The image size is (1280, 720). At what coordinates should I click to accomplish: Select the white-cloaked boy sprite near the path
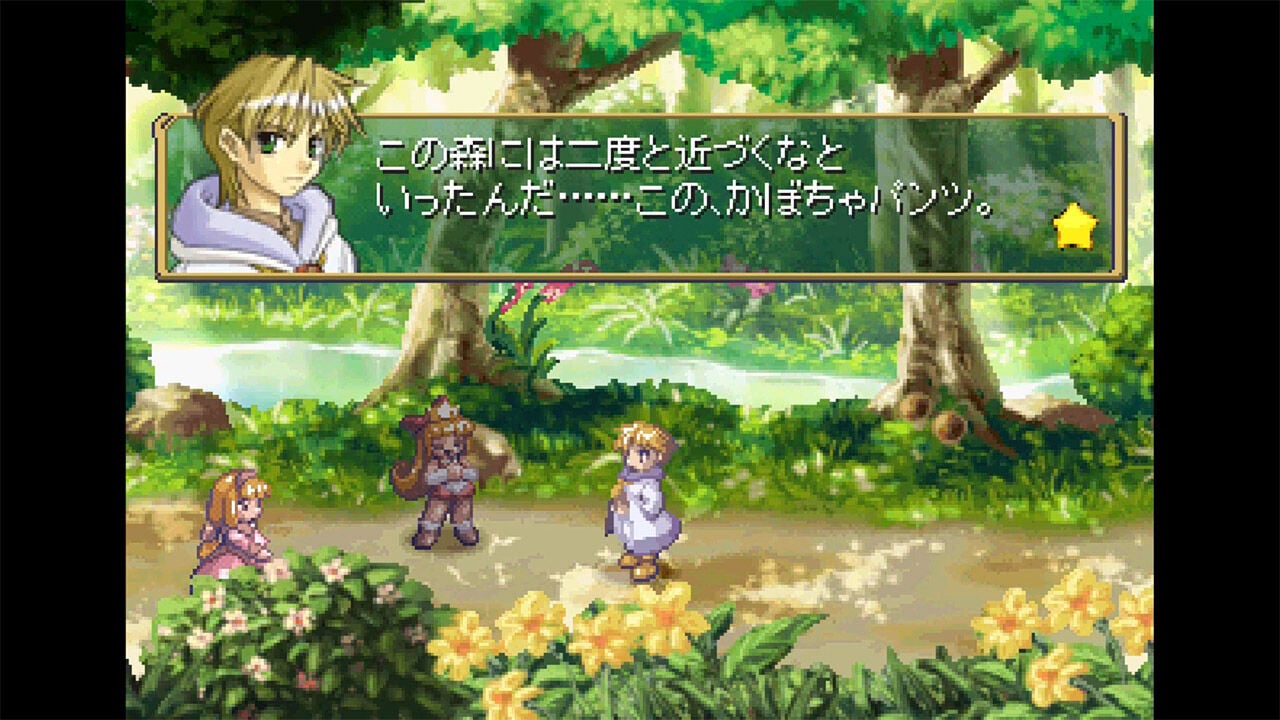point(640,500)
